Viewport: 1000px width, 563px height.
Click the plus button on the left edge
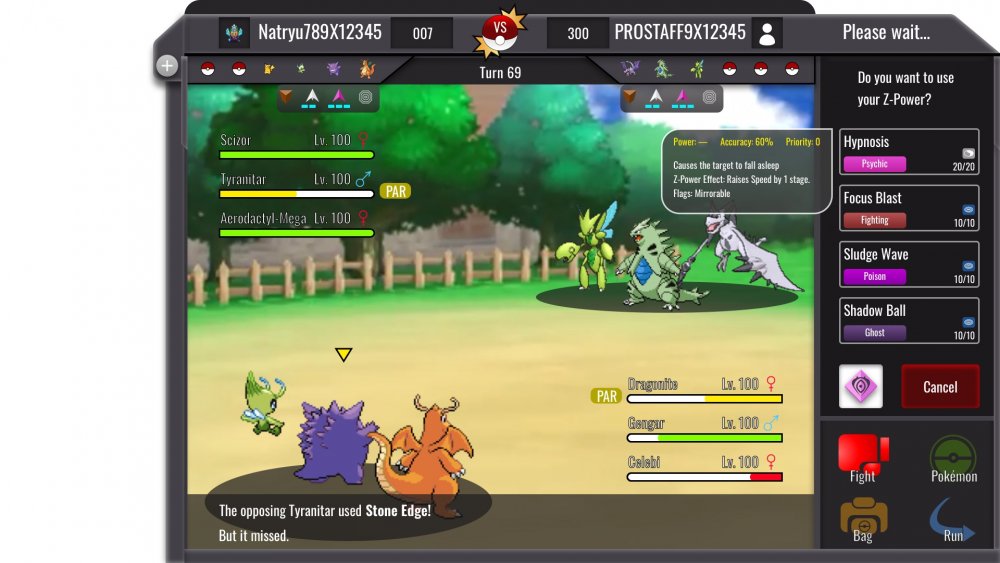pyautogui.click(x=167, y=66)
